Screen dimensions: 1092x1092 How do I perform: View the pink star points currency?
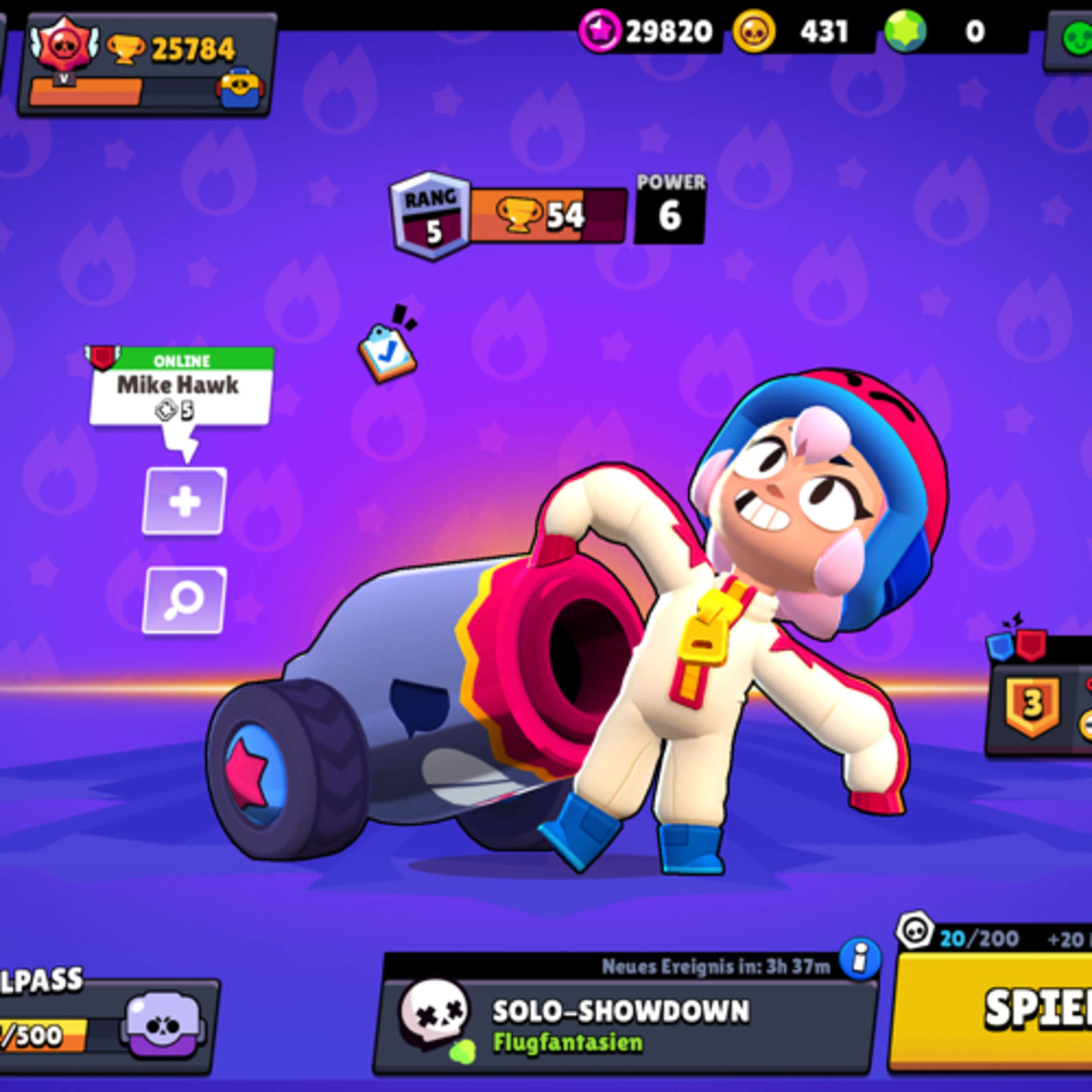point(650,32)
